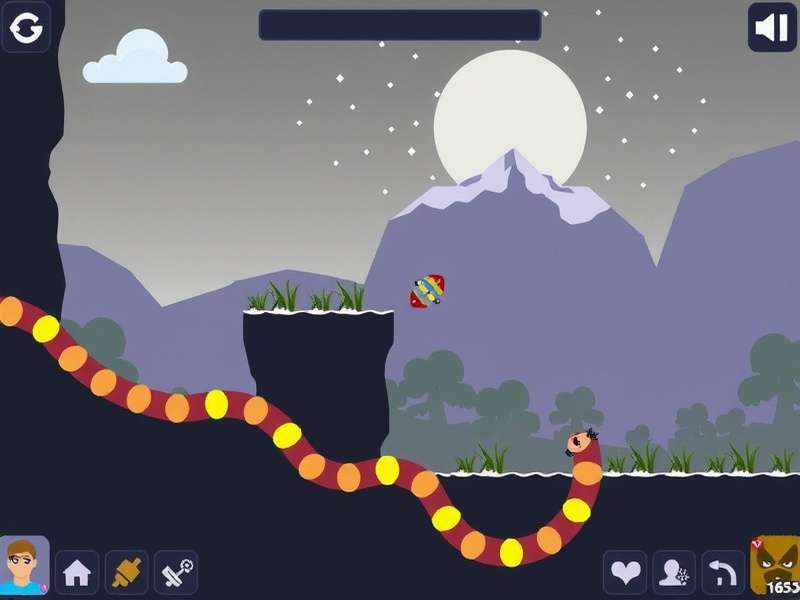Open the brown-haired player avatar portrait

24,567
